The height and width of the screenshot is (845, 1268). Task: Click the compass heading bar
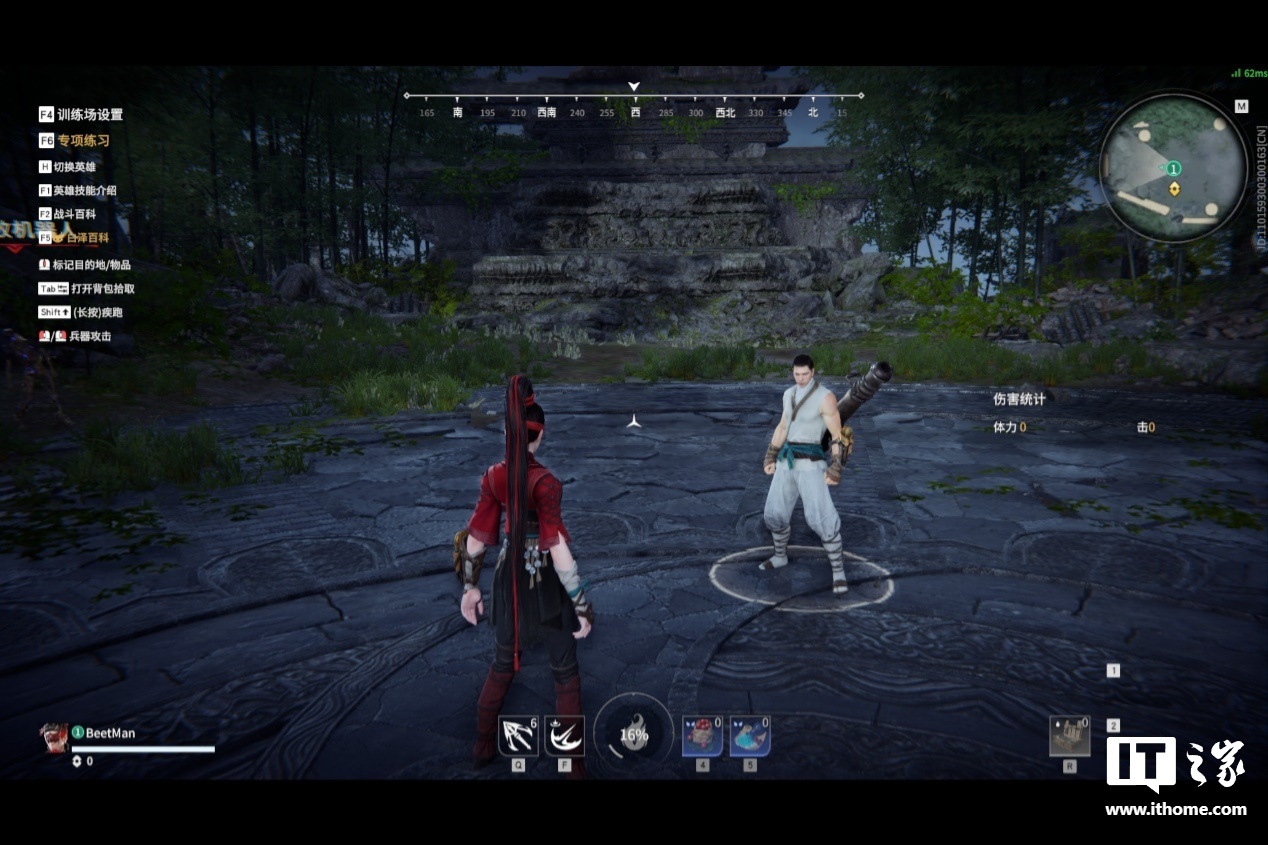[634, 104]
